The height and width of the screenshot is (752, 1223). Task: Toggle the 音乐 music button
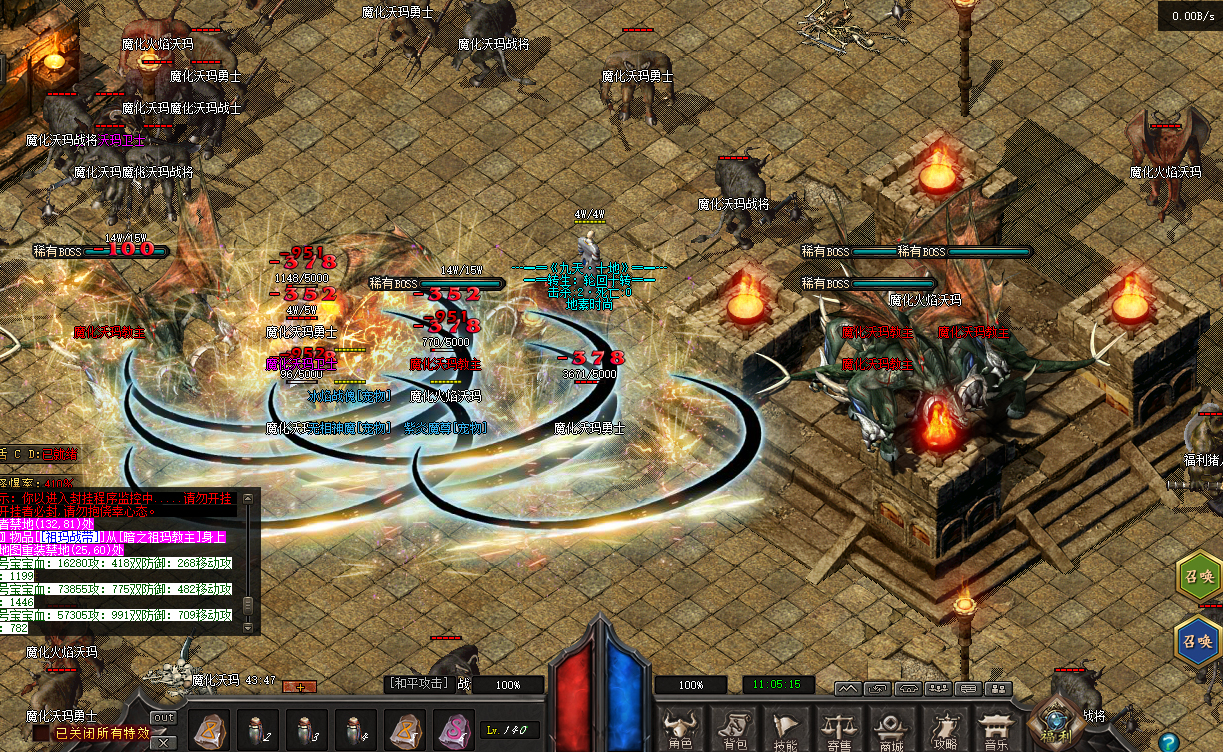tap(995, 728)
